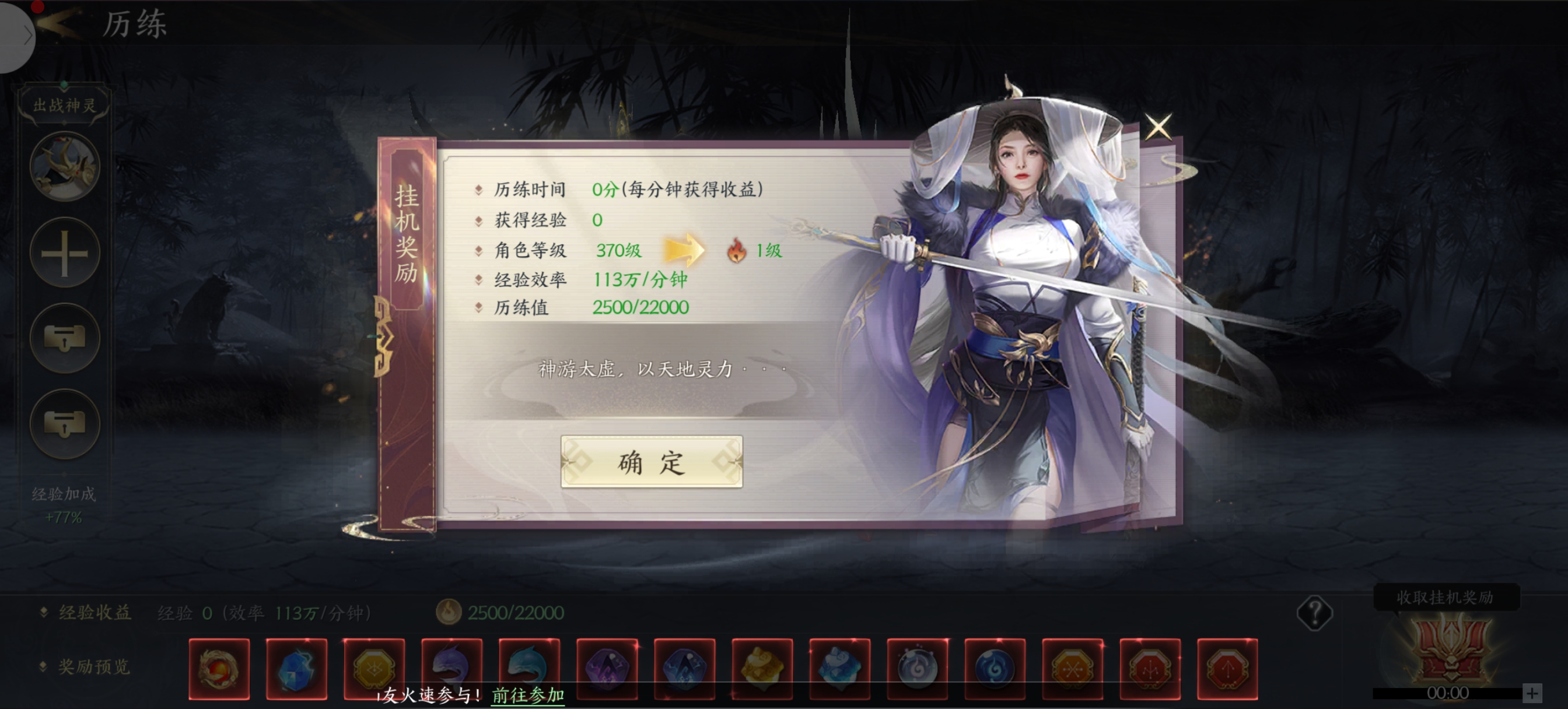Preview the light-blue cloud stone reward
Image resolution: width=1568 pixels, height=709 pixels.
point(839,669)
